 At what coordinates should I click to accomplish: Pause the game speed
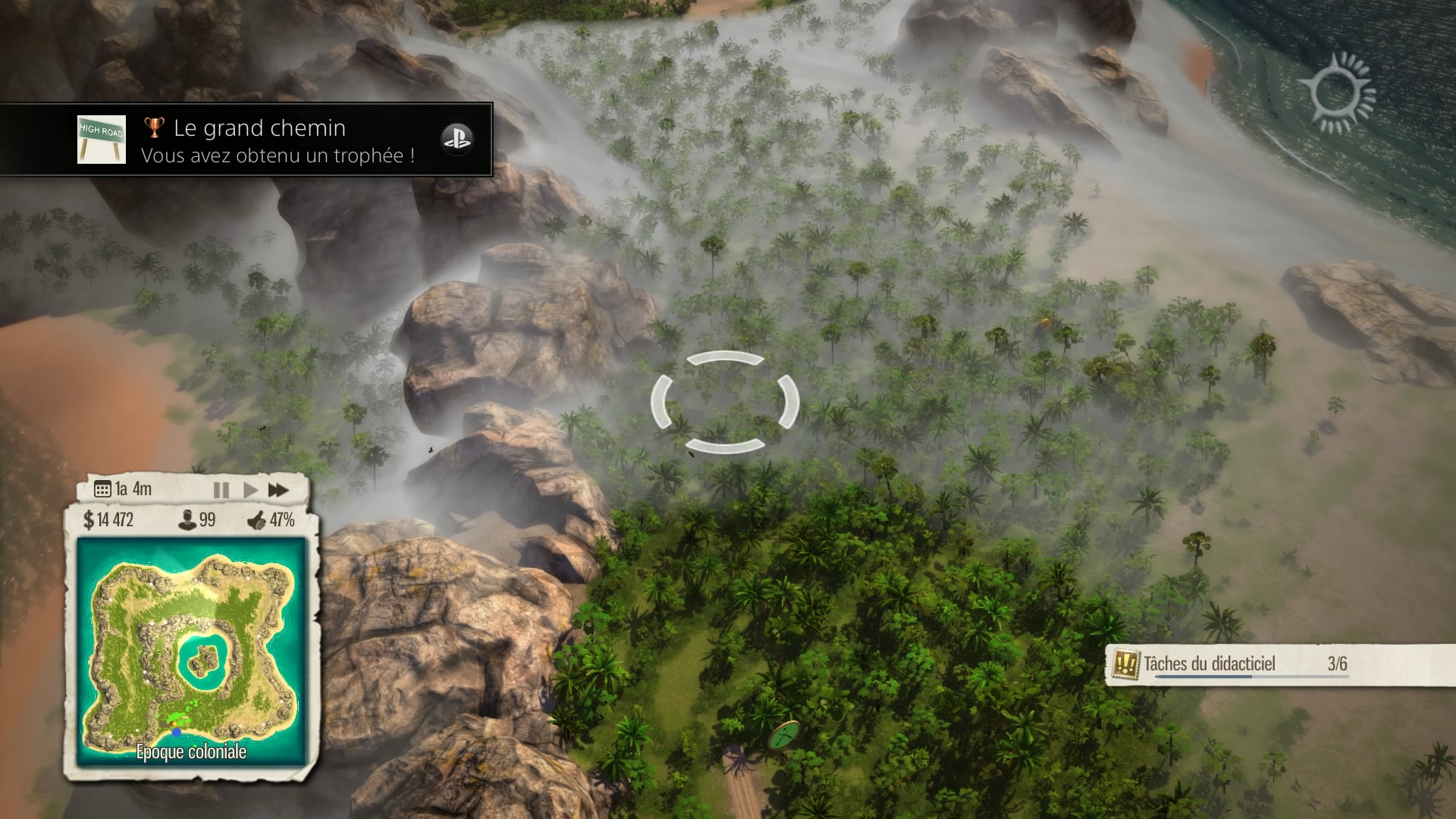click(221, 490)
